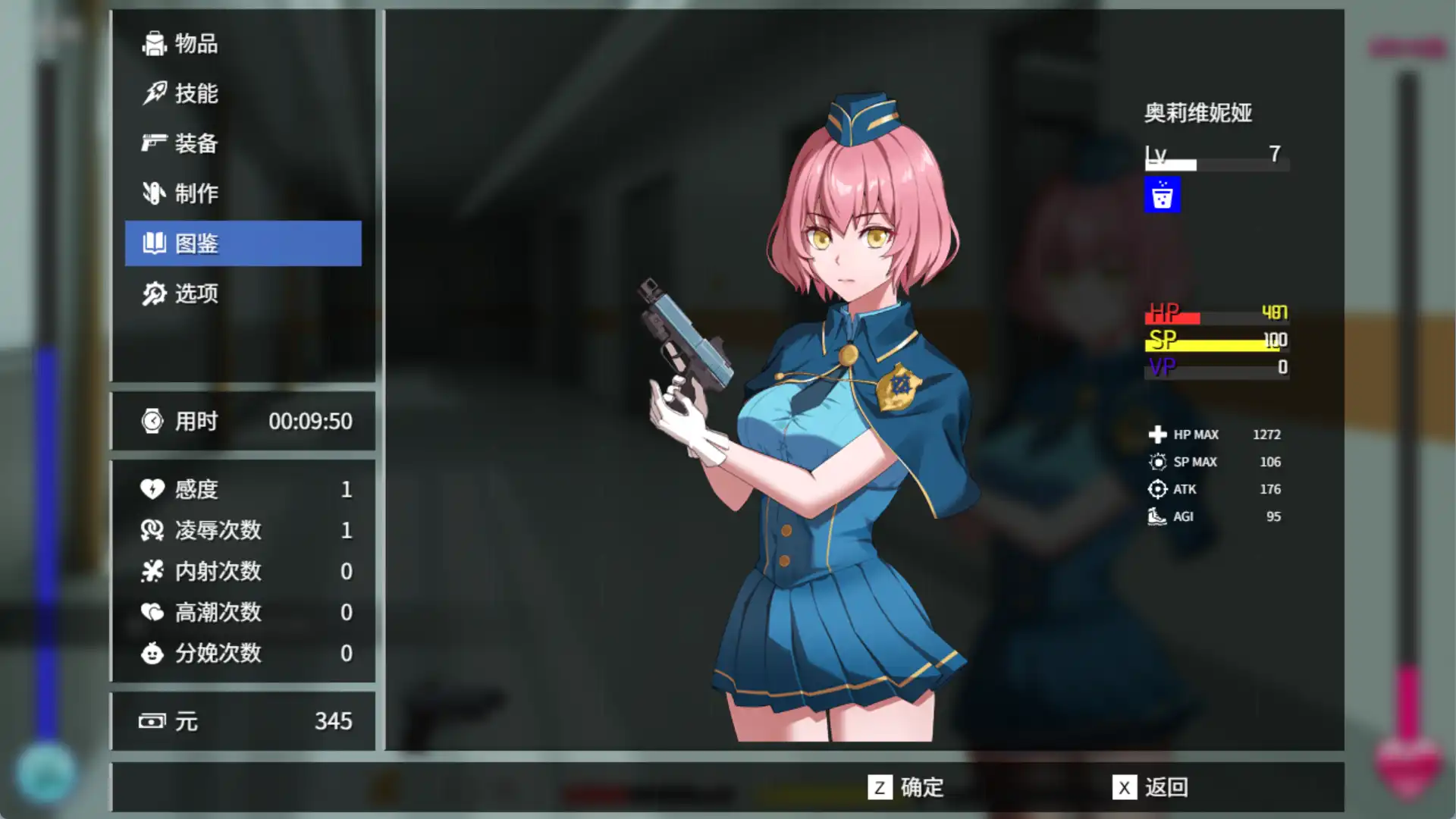Select character 奥莉维妮娅 status panel name
Viewport: 1456px width, 819px height.
[1197, 113]
